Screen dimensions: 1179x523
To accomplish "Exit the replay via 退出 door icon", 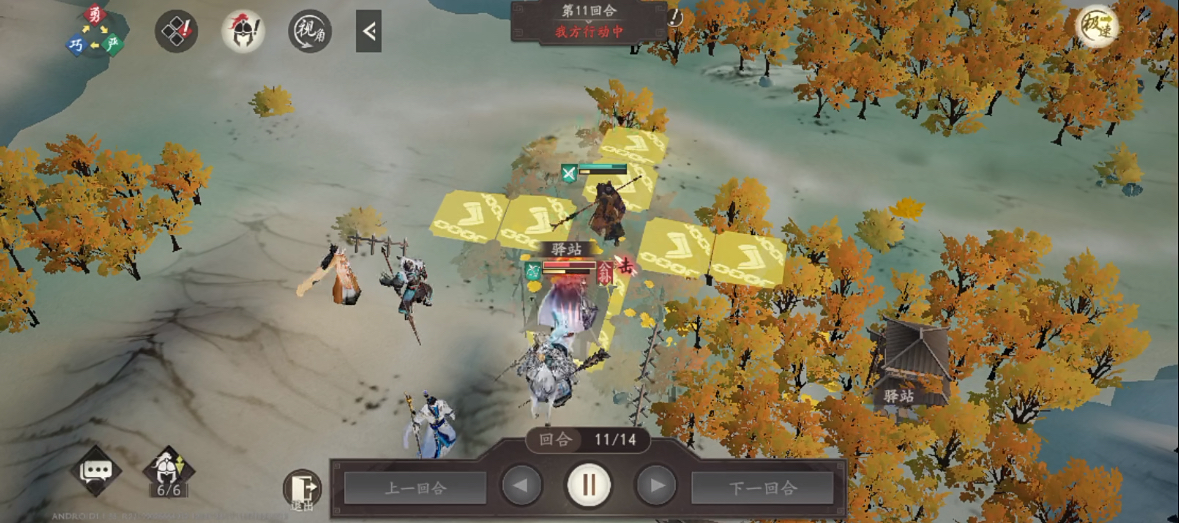I will point(302,488).
